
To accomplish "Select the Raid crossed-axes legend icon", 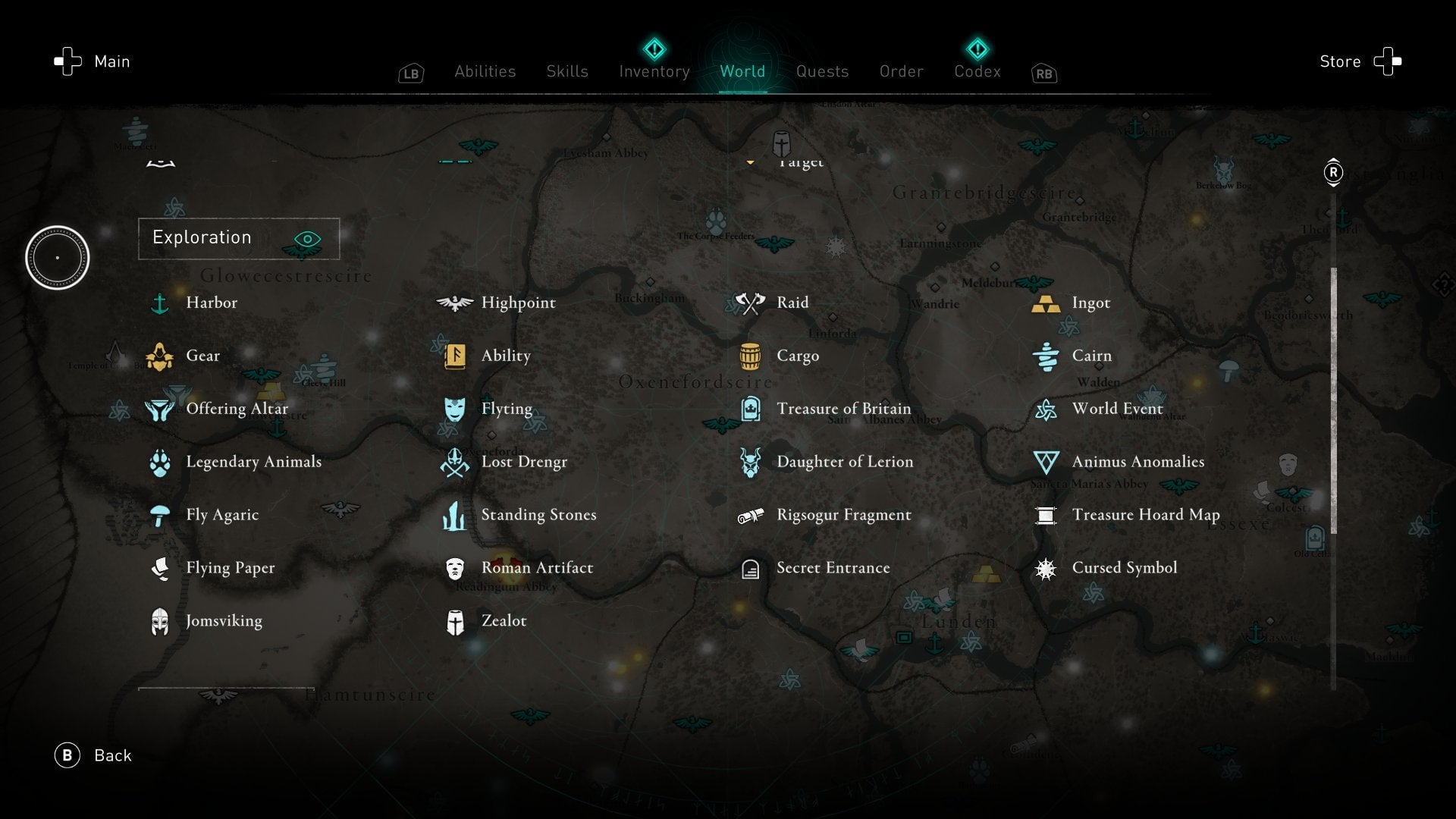I will point(749,302).
